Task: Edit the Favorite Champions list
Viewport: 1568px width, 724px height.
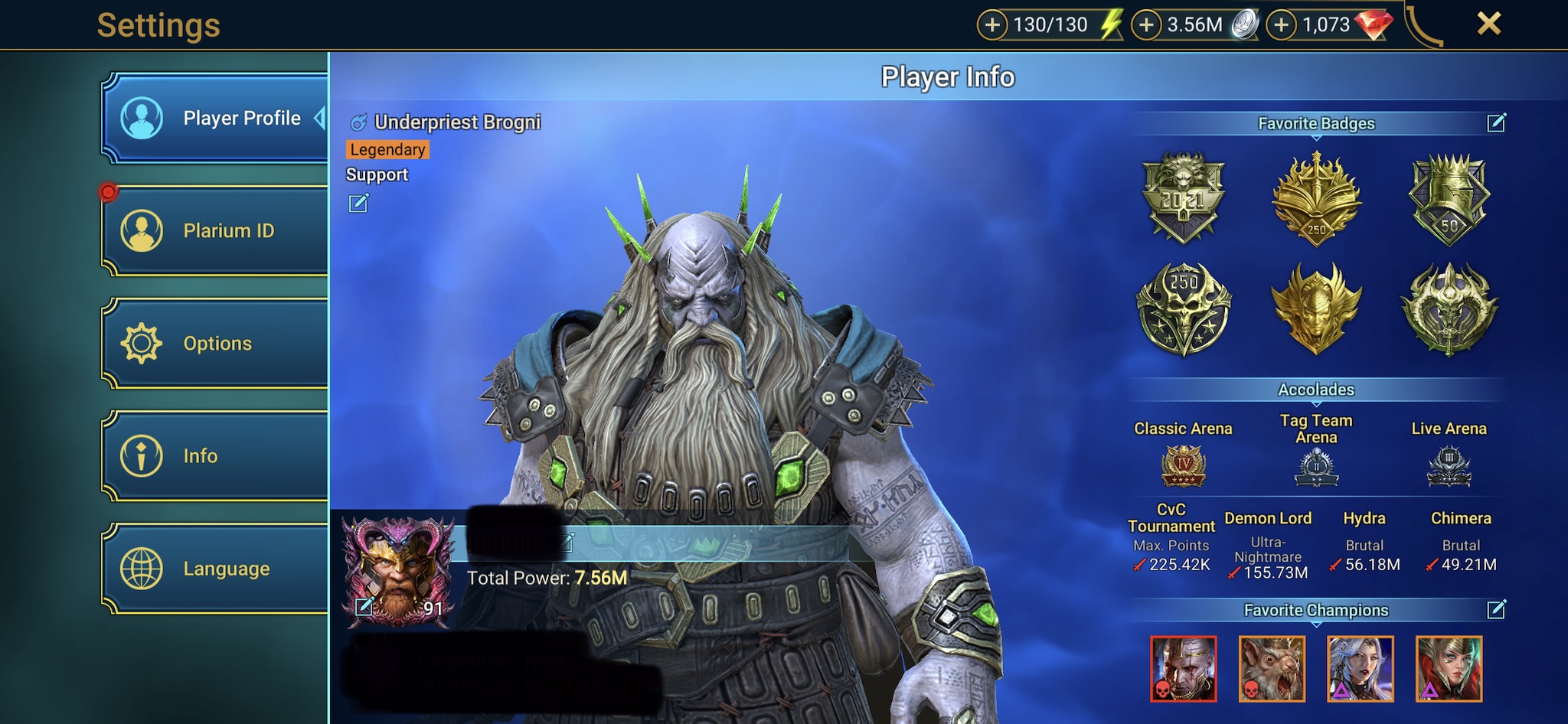Action: tap(1496, 609)
